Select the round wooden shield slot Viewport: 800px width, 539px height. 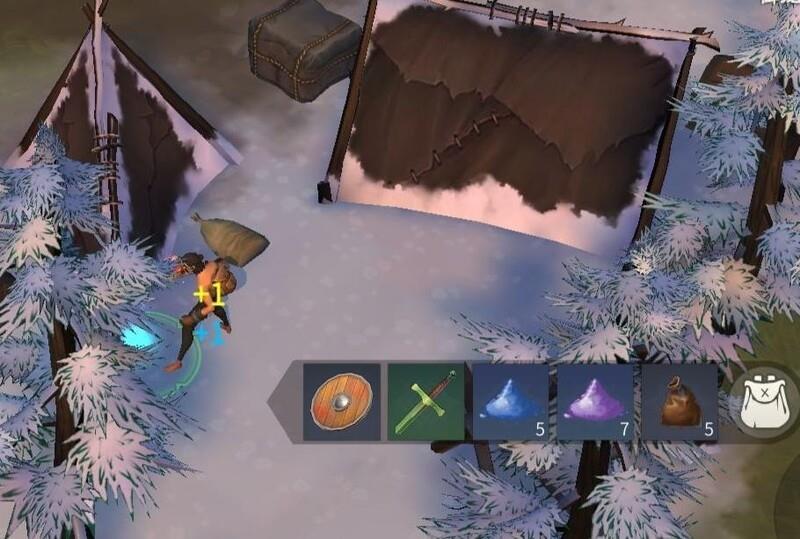342,402
